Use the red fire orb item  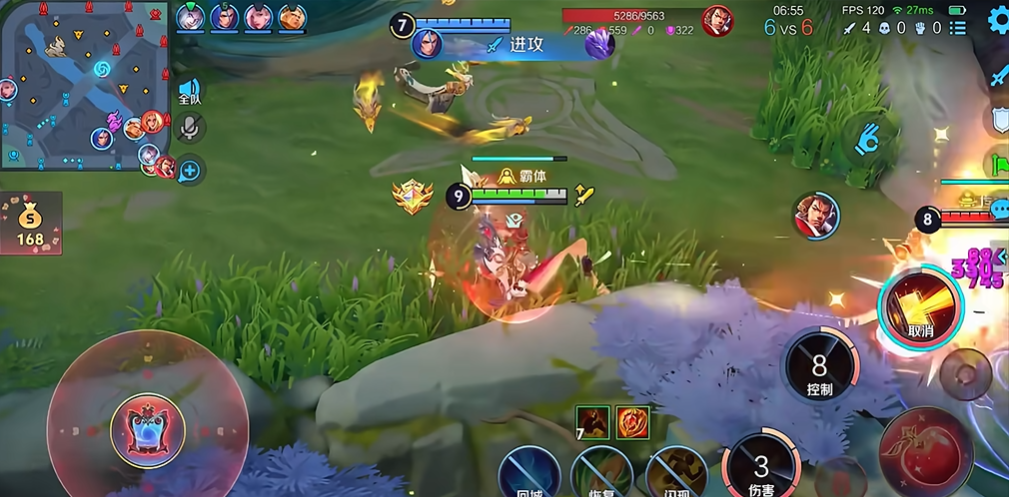[x=632, y=422]
